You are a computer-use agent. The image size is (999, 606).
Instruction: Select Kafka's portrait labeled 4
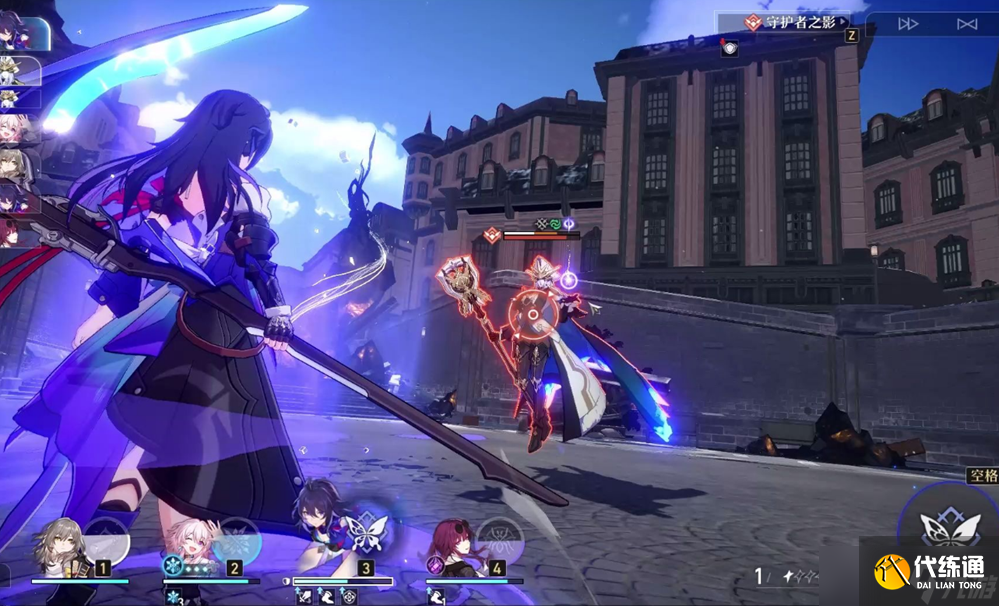[x=452, y=548]
